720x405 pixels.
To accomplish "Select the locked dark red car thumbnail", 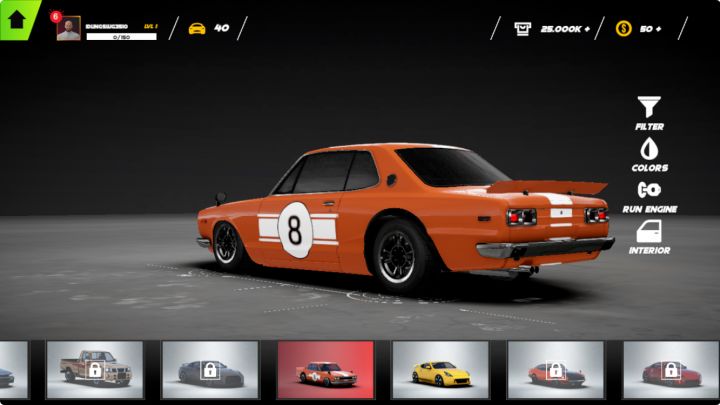I will click(670, 370).
